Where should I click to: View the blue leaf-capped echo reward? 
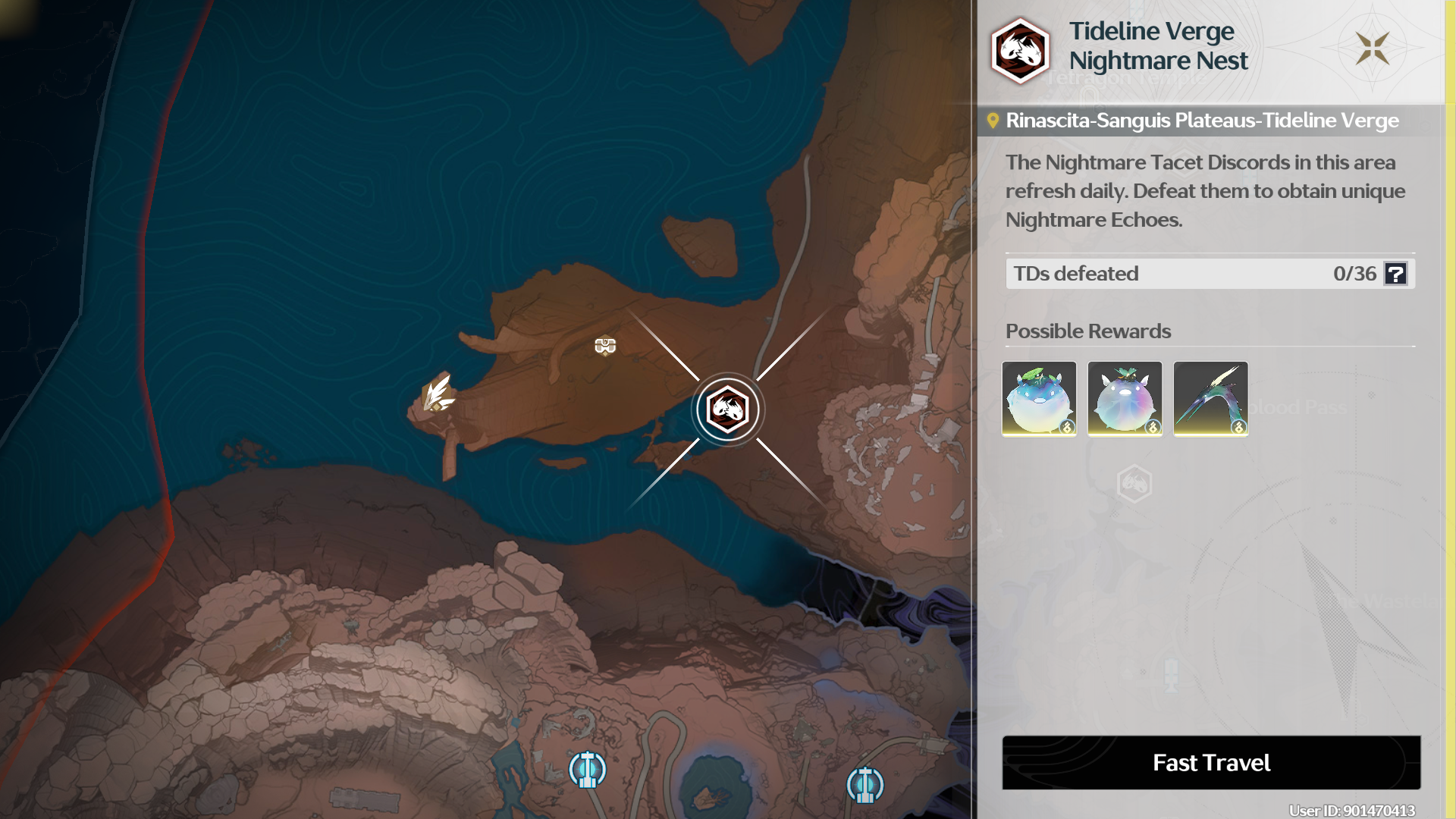pos(1039,399)
